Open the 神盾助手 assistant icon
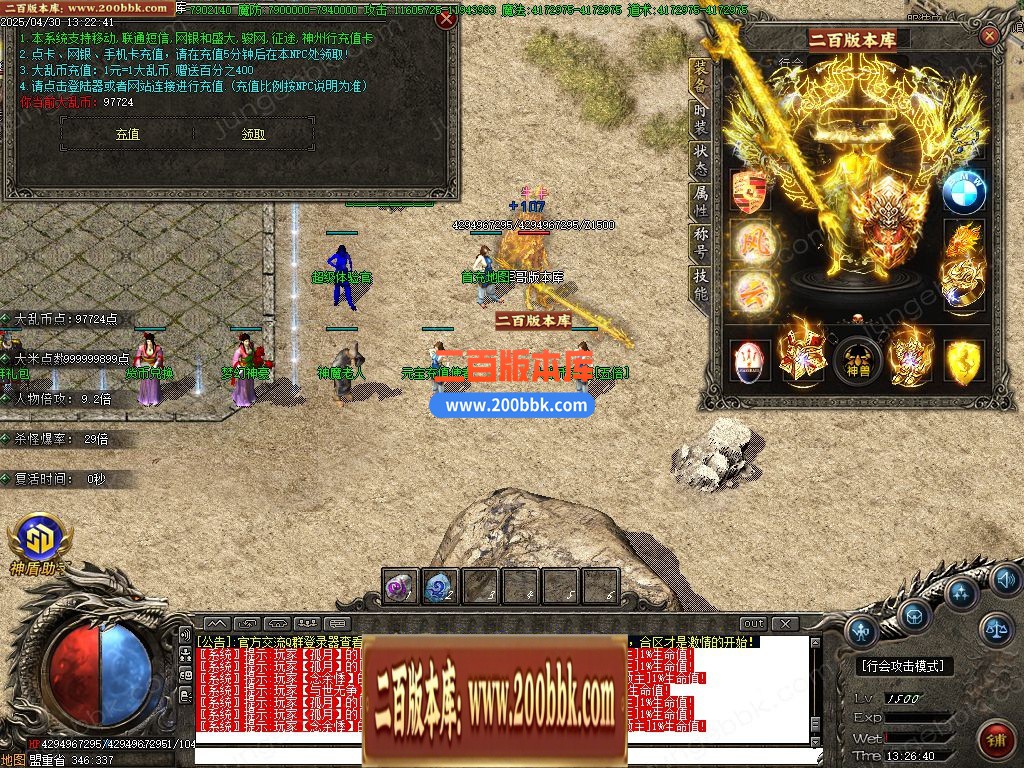Screen dimensions: 1024x768 pyautogui.click(x=37, y=540)
